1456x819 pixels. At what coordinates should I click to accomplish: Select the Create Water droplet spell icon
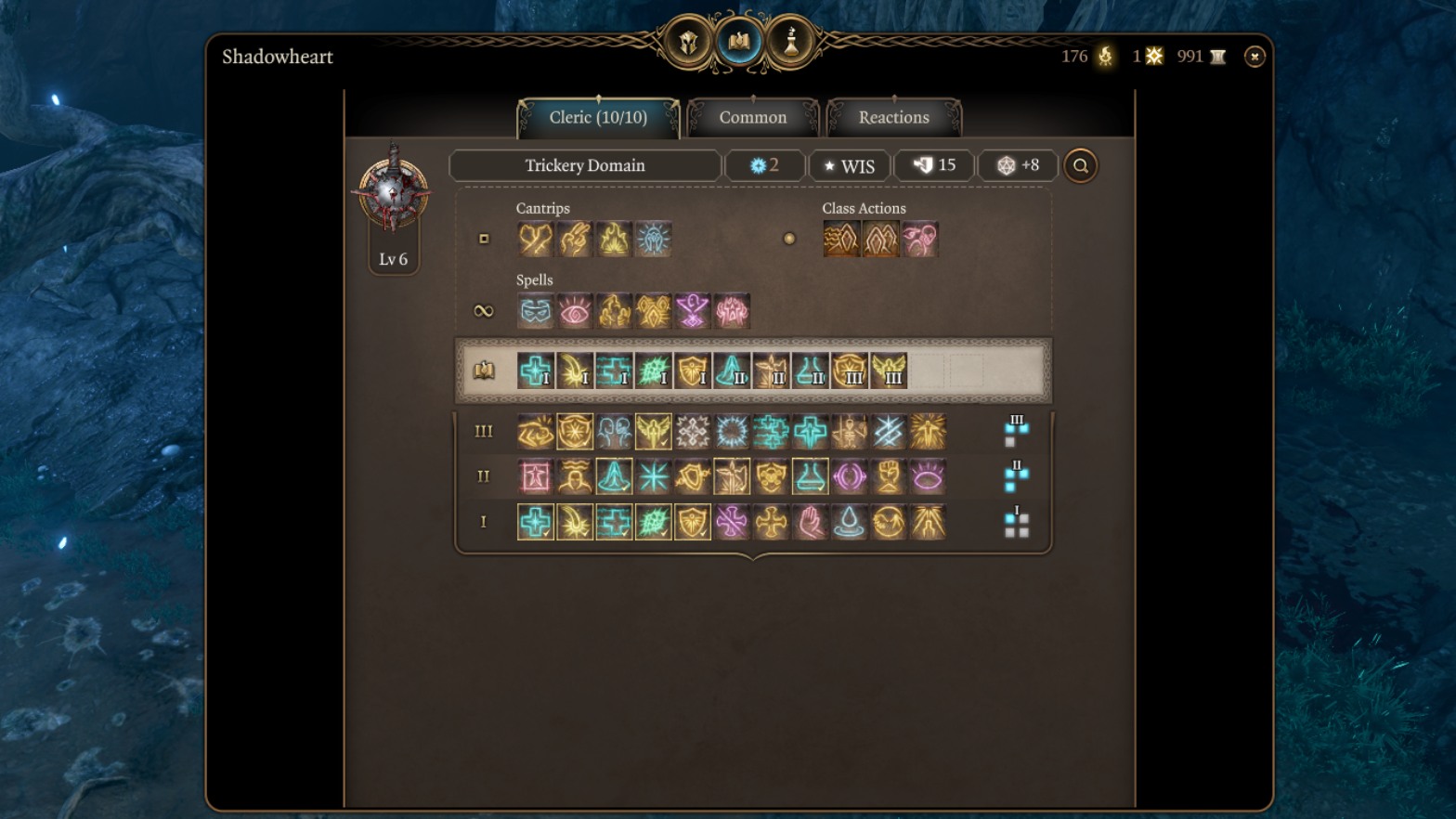tap(848, 522)
